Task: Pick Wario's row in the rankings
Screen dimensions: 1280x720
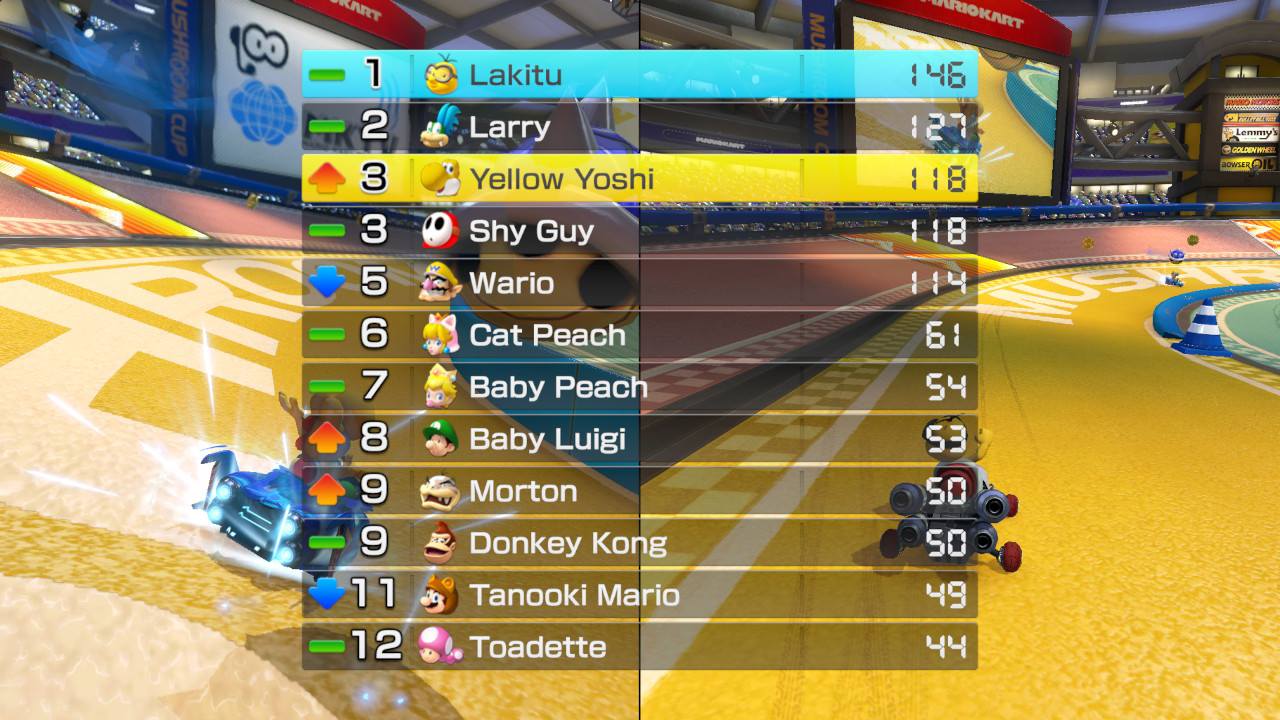Action: pos(640,283)
